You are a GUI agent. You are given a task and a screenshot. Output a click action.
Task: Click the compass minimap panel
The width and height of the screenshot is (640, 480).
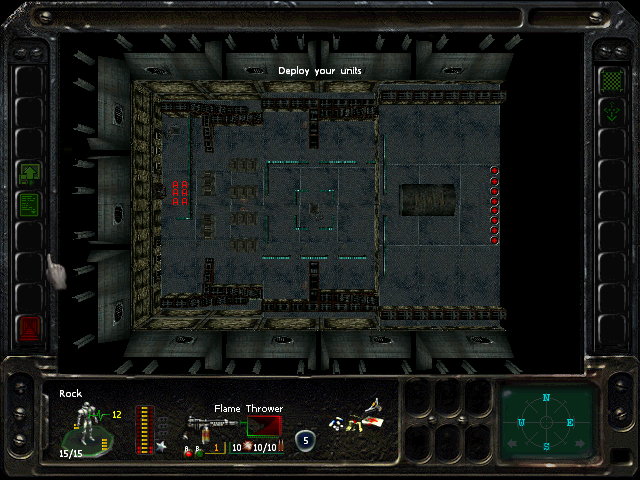[x=547, y=422]
